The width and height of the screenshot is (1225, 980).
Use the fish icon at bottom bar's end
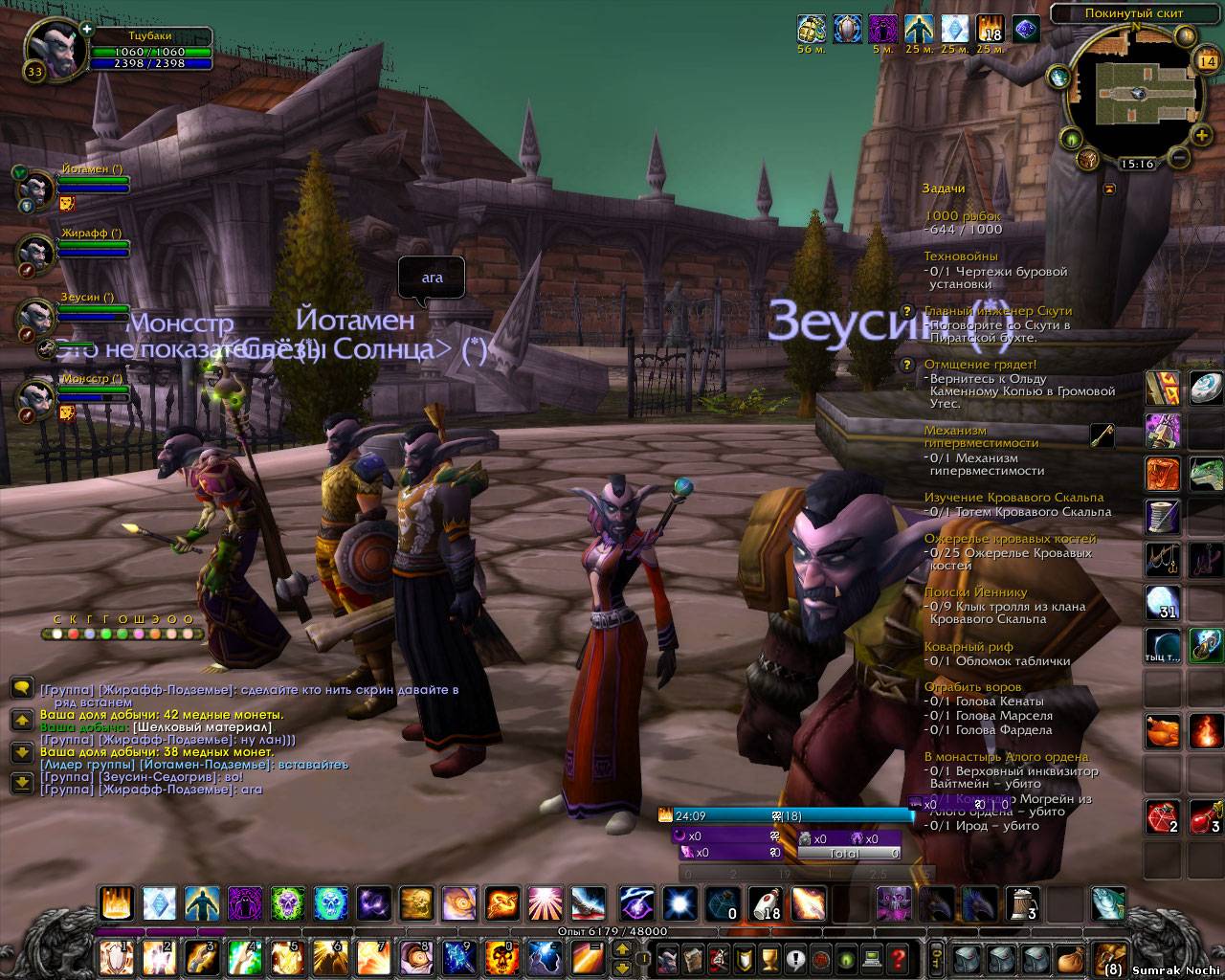click(1108, 902)
